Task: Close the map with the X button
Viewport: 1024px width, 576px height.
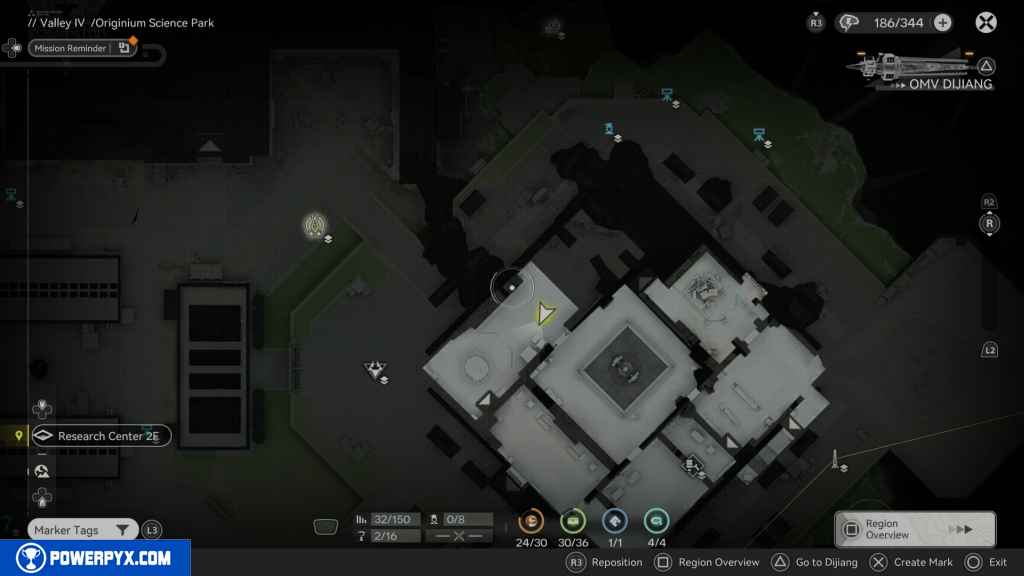Action: [x=986, y=22]
